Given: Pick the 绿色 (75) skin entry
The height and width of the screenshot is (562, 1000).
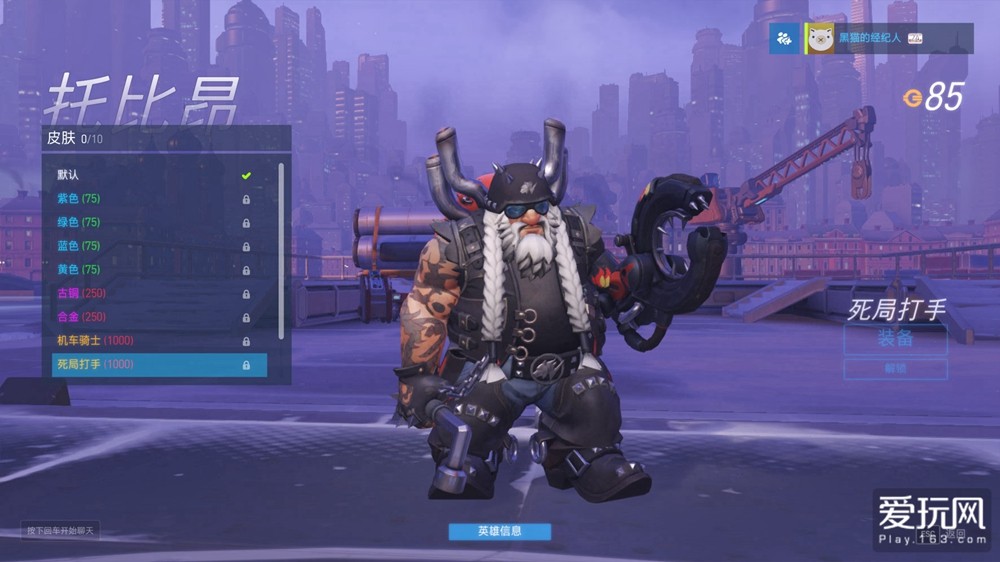Looking at the screenshot, I should point(150,222).
